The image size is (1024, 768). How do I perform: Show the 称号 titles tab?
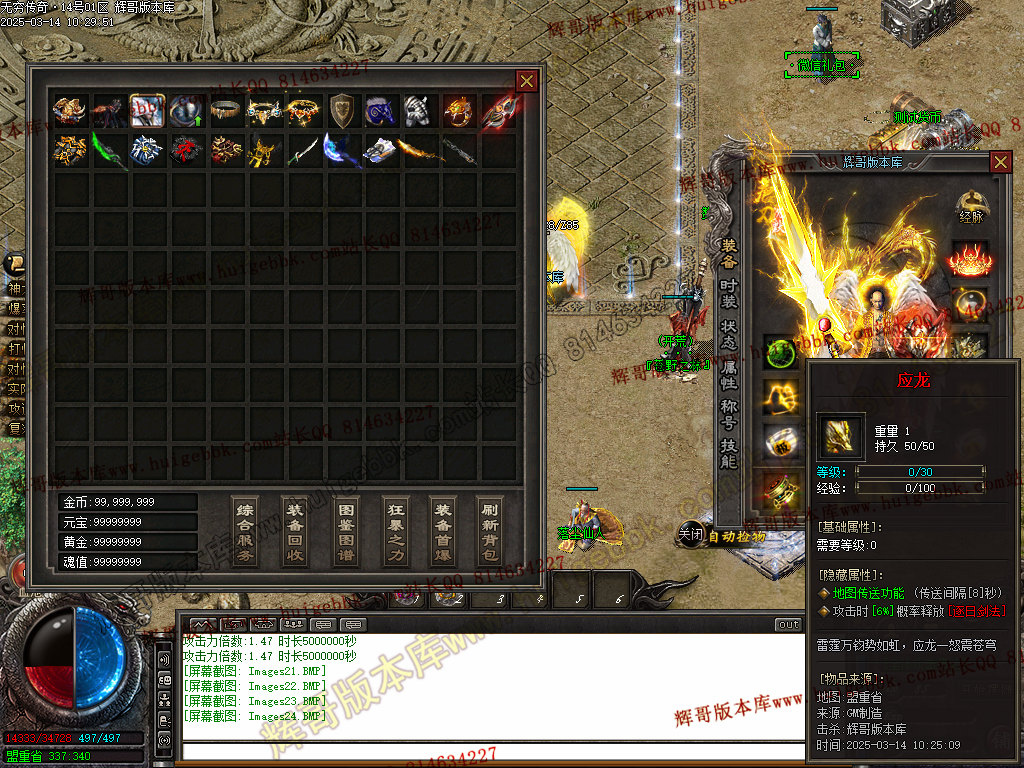pyautogui.click(x=729, y=415)
